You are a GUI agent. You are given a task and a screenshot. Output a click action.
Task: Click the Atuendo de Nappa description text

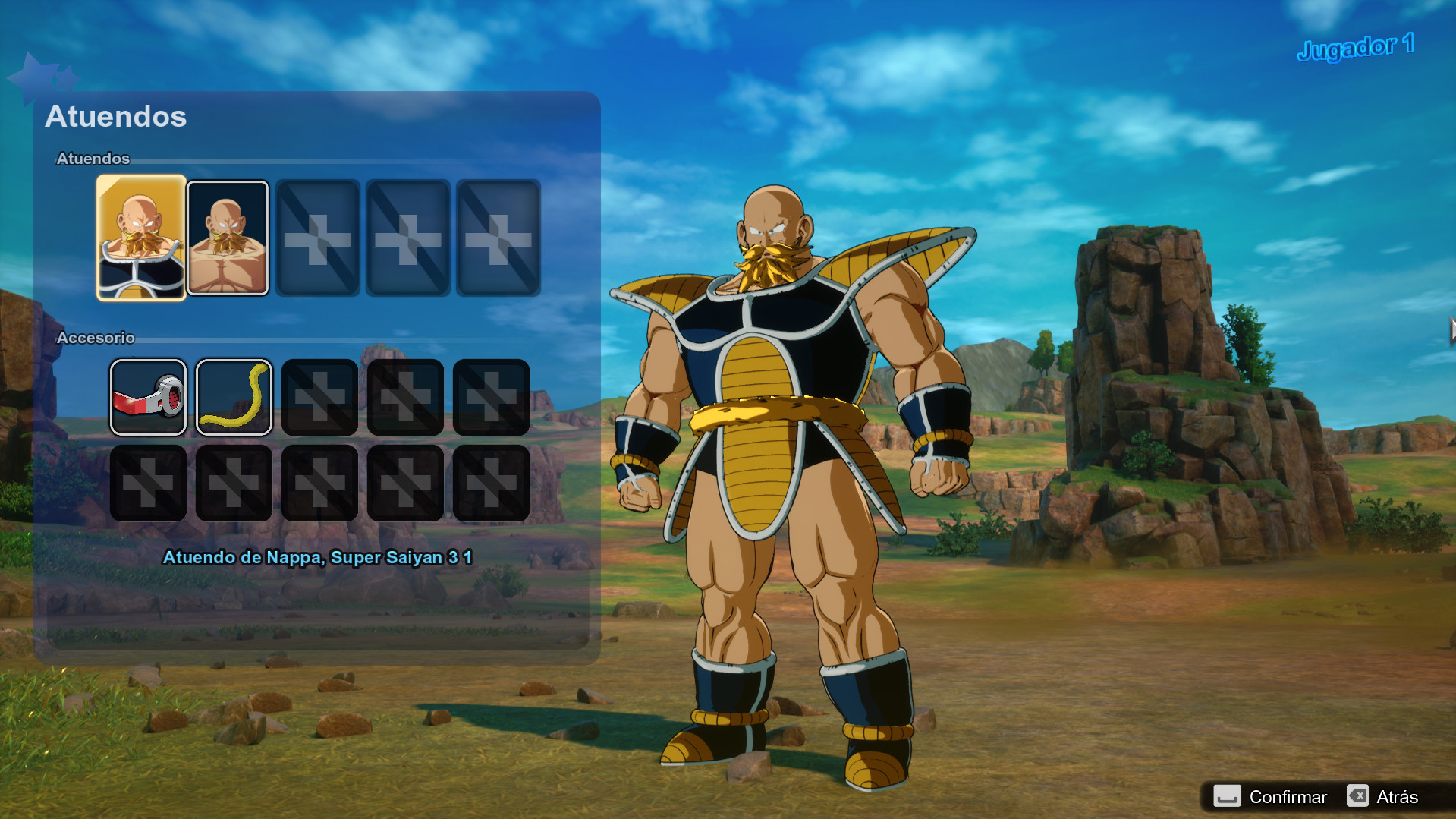(x=319, y=557)
